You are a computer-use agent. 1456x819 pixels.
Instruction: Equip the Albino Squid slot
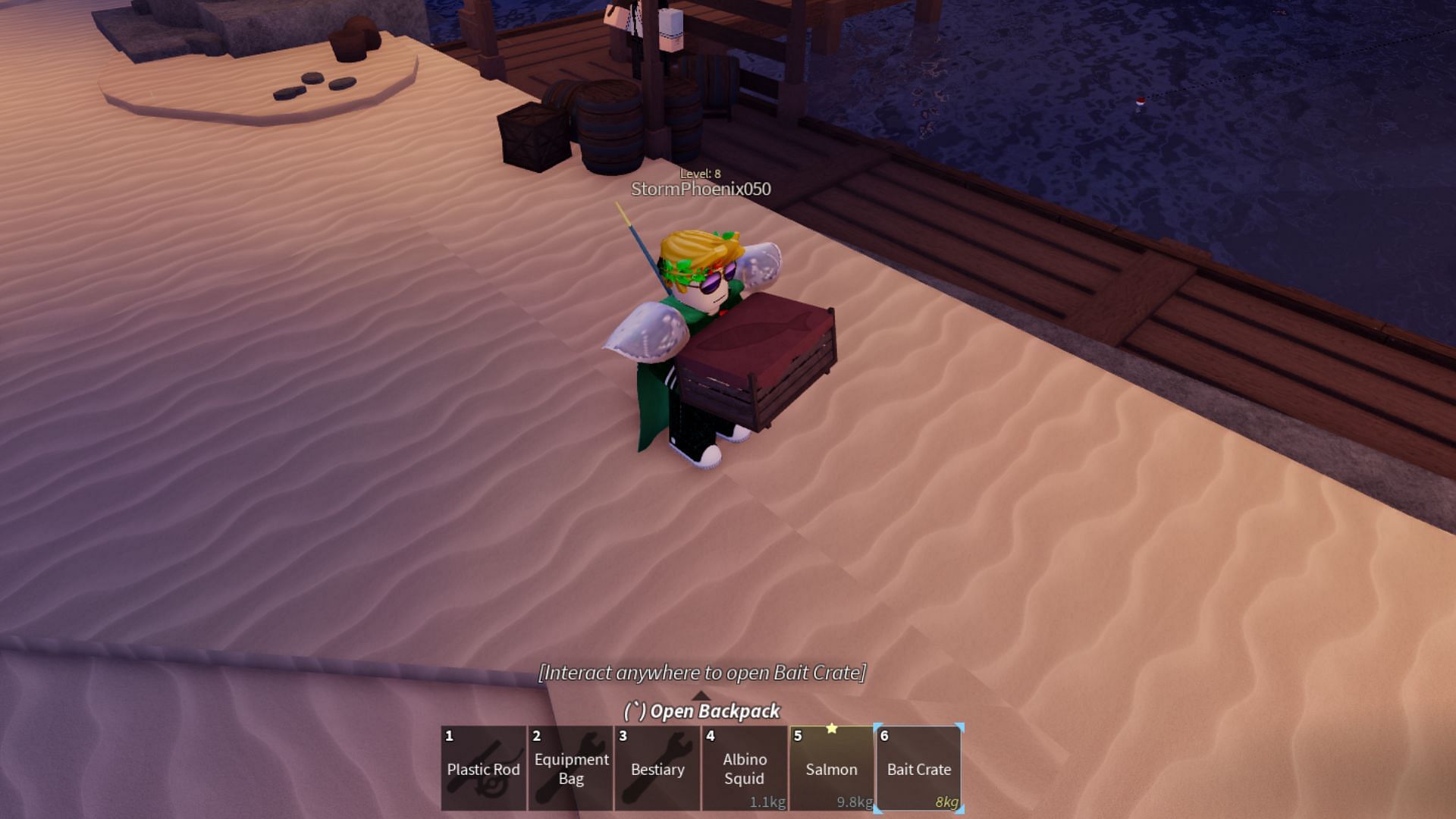pyautogui.click(x=744, y=768)
